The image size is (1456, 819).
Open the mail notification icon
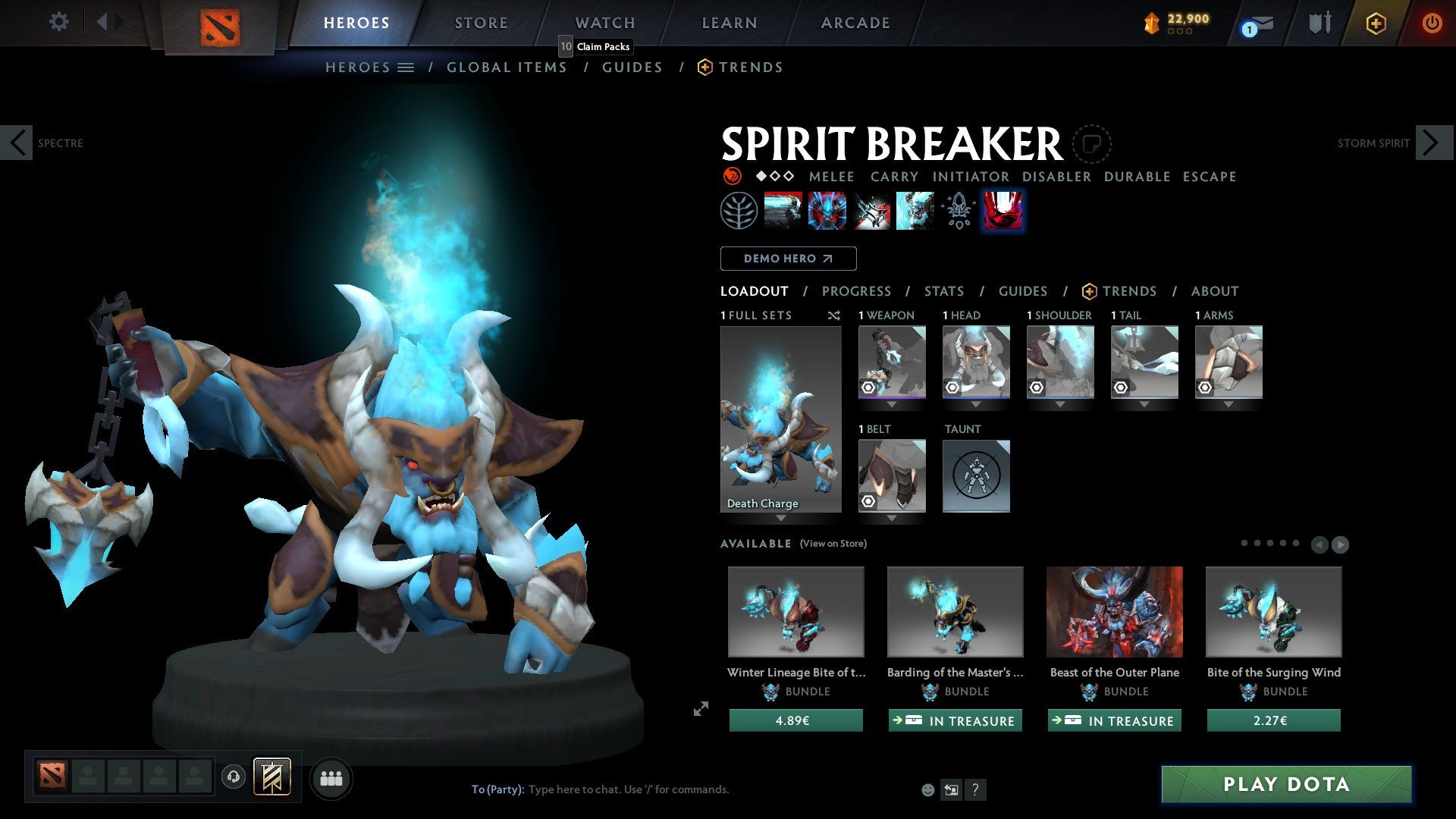tap(1255, 24)
